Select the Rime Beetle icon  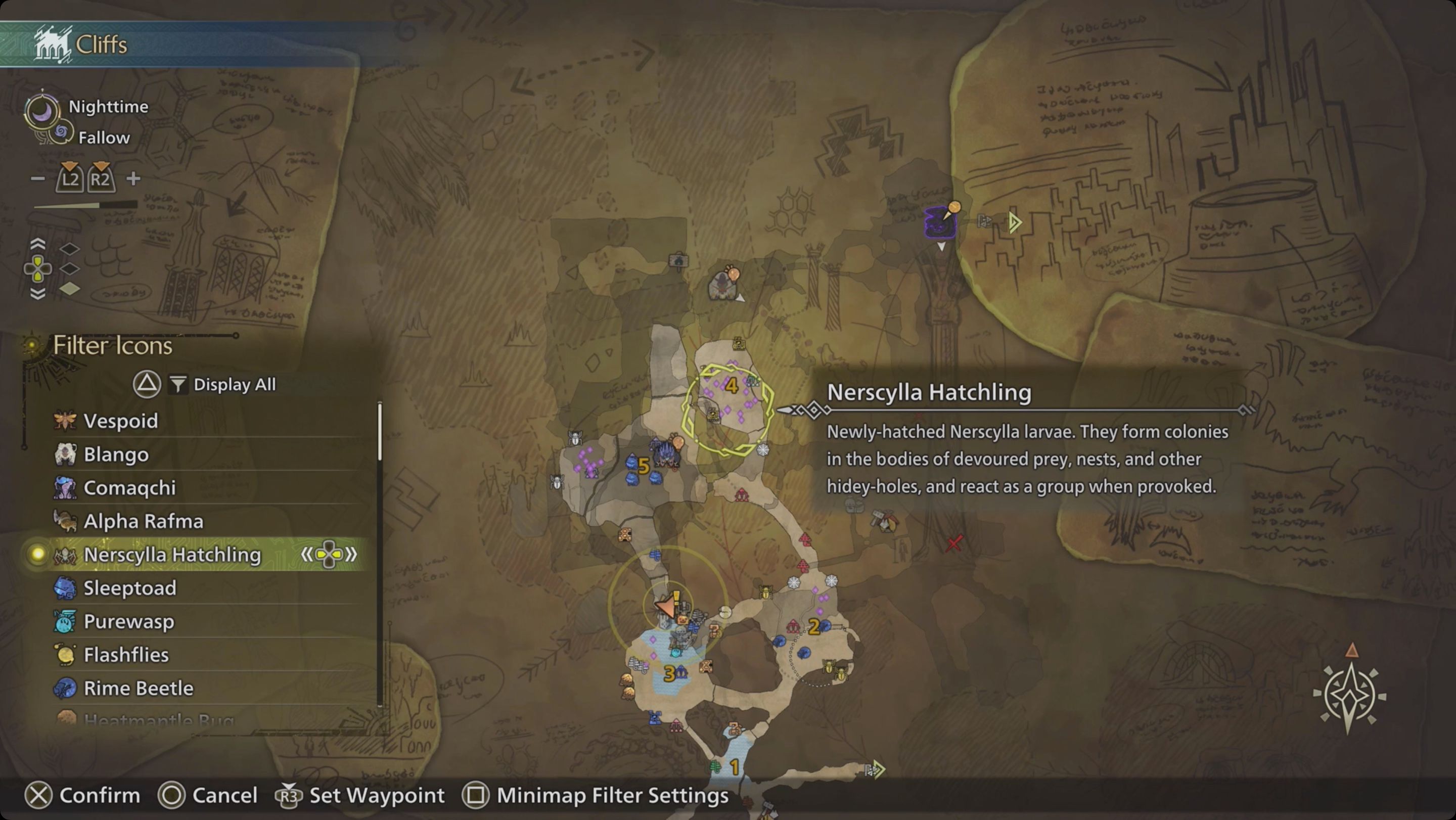coord(66,688)
